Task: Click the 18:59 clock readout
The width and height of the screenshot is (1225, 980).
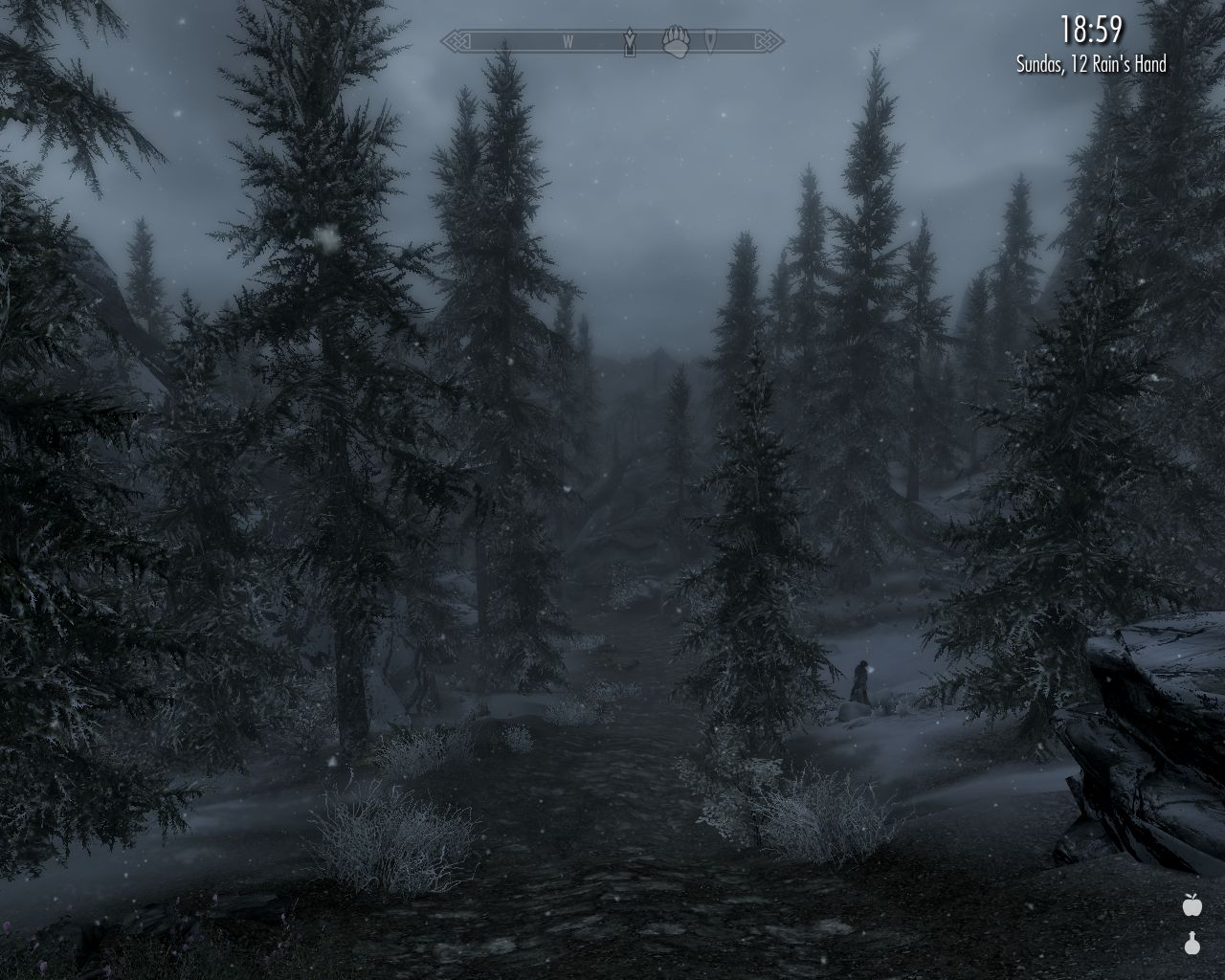Action: (1091, 29)
